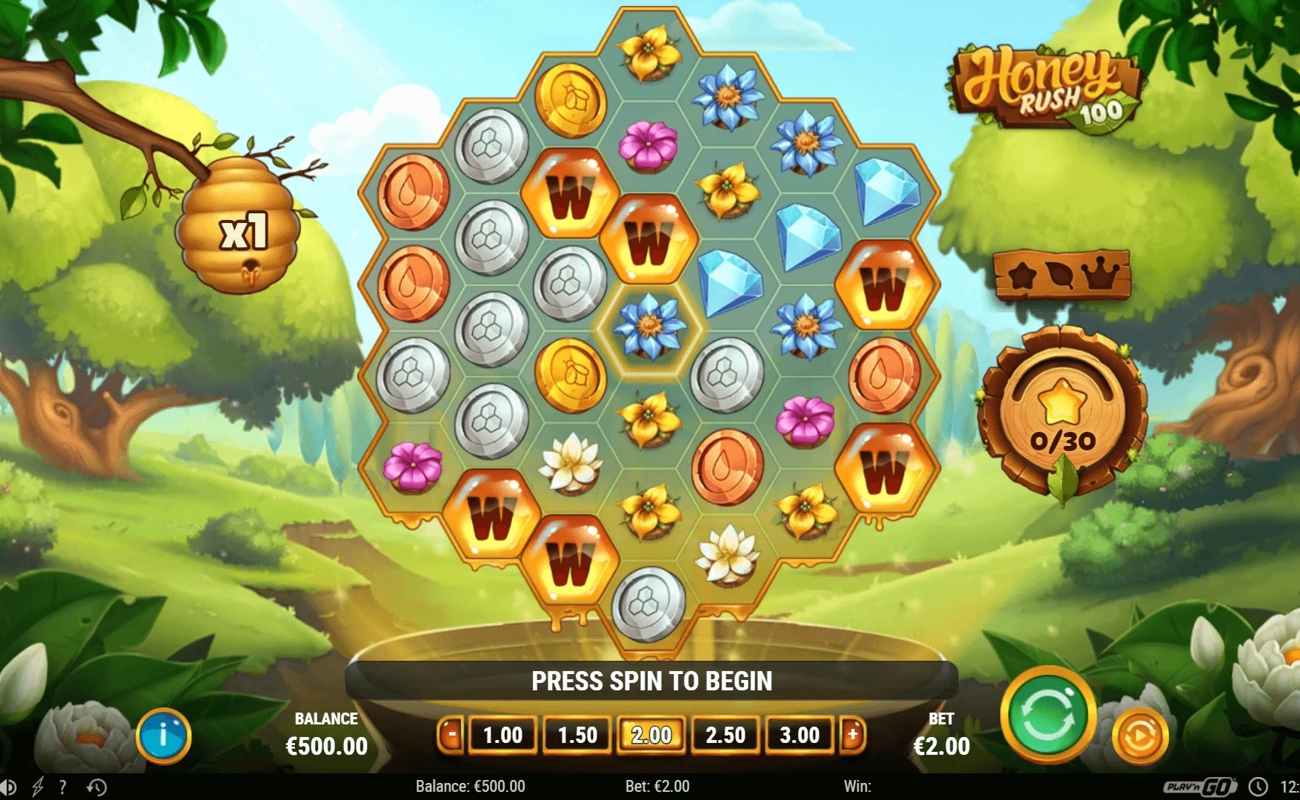Enable autoplay with the orange play button
Viewport: 1300px width, 800px height.
pos(1138,734)
